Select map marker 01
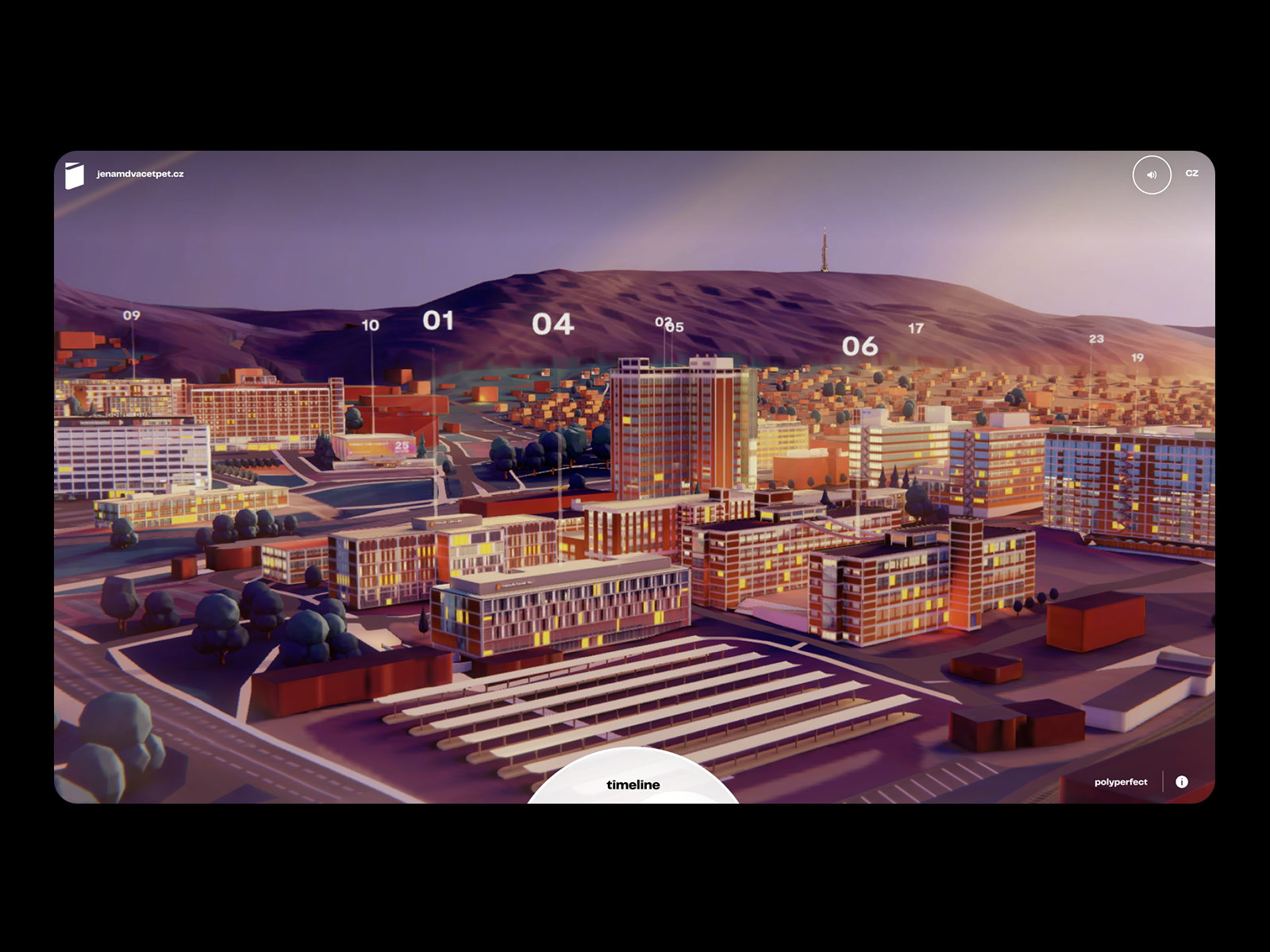Image resolution: width=1270 pixels, height=952 pixels. pyautogui.click(x=438, y=321)
